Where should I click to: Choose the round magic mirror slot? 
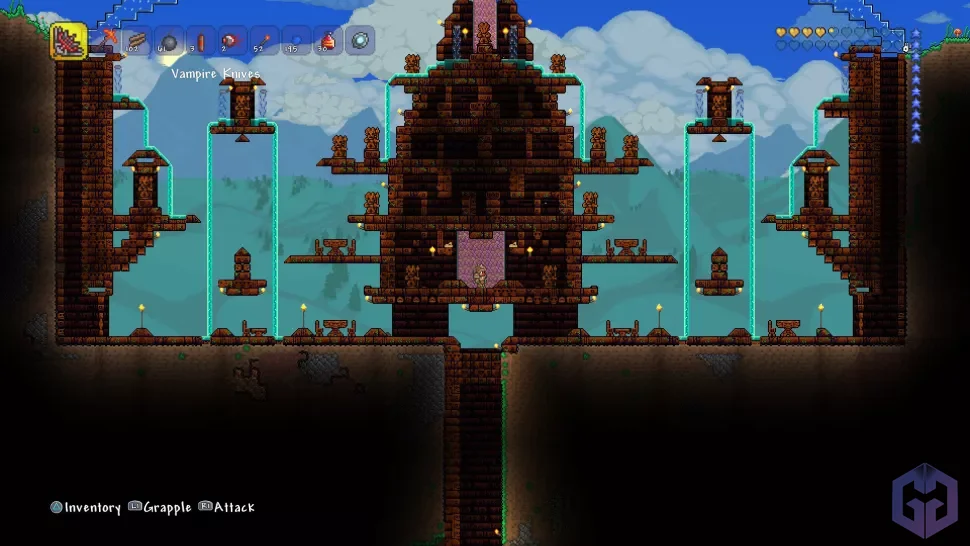coord(360,41)
